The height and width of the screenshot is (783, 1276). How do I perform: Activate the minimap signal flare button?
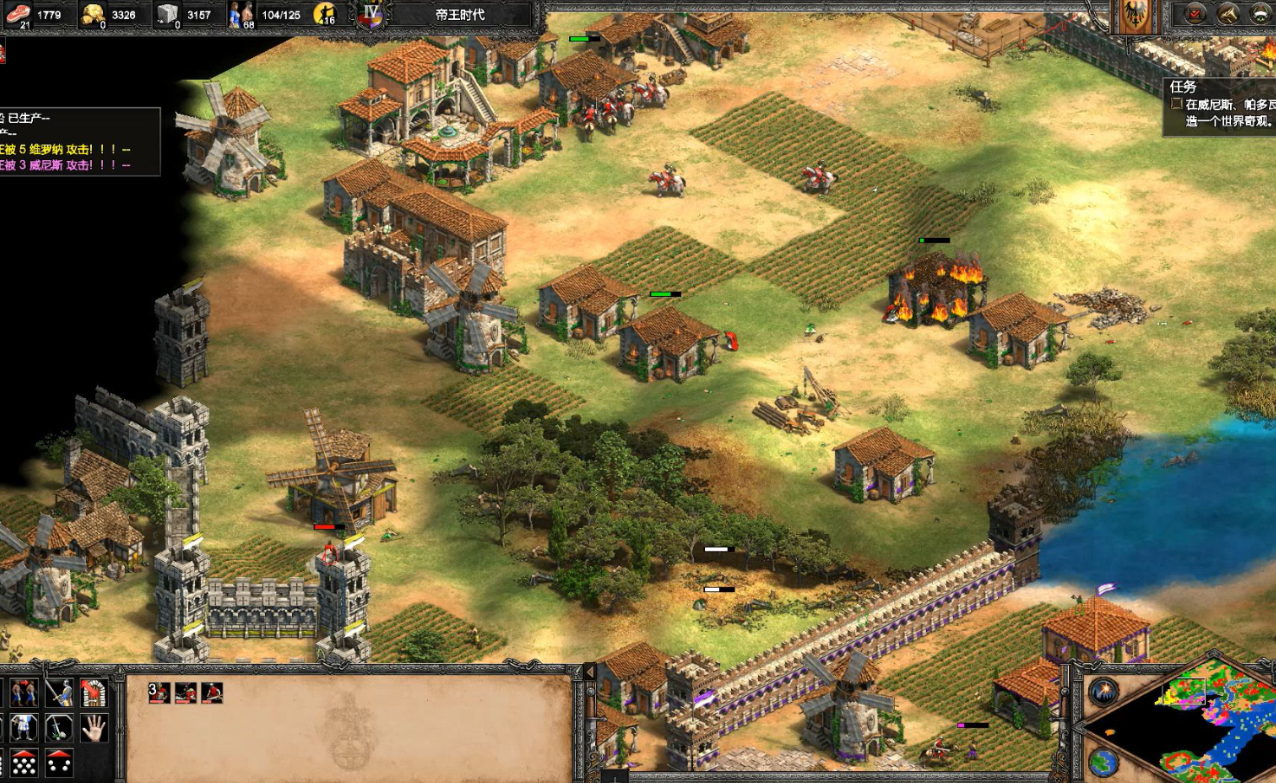click(x=1103, y=692)
